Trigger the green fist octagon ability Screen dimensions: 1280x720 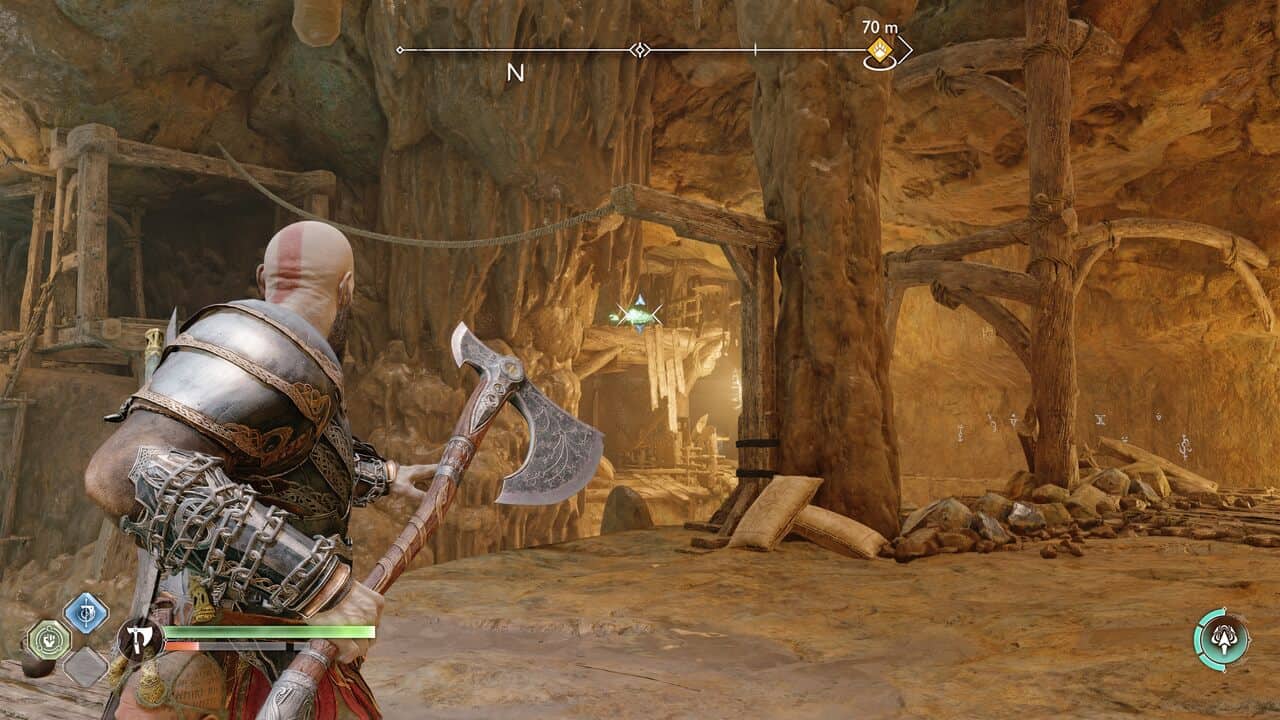click(49, 640)
